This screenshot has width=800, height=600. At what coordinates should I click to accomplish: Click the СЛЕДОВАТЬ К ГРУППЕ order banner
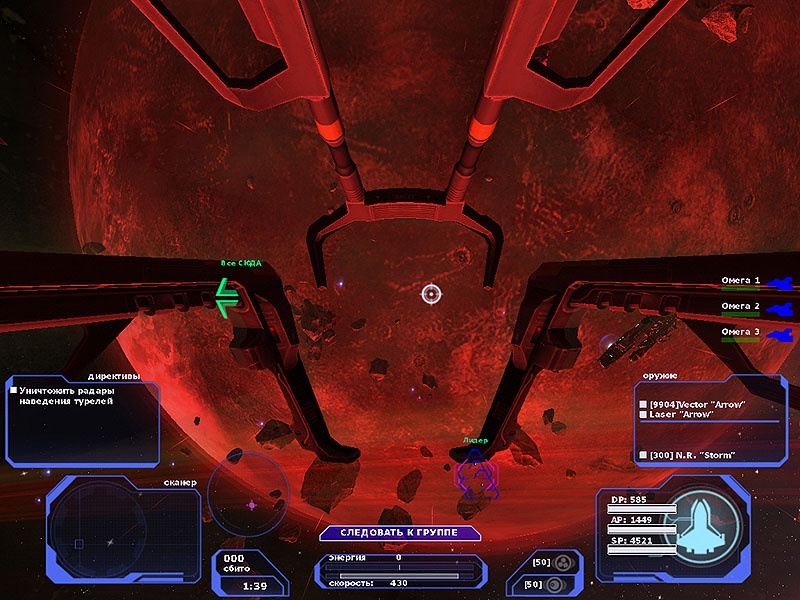[401, 532]
